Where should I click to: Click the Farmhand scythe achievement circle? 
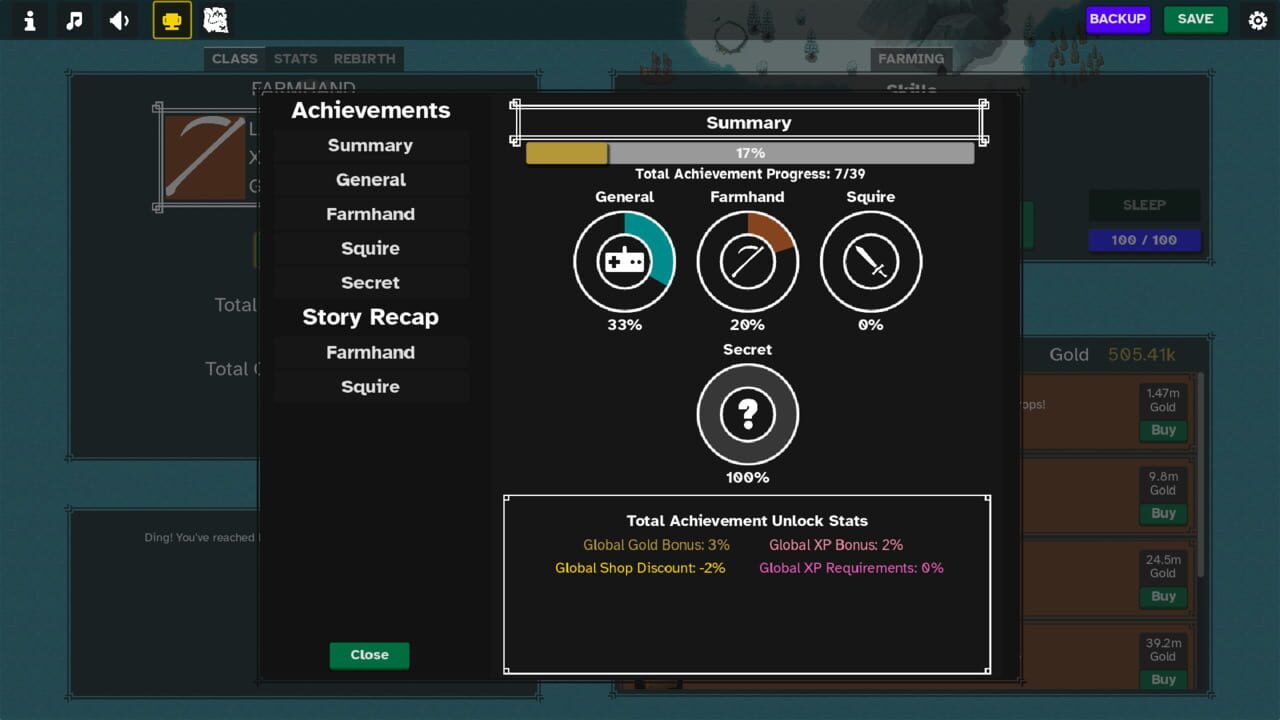point(747,260)
